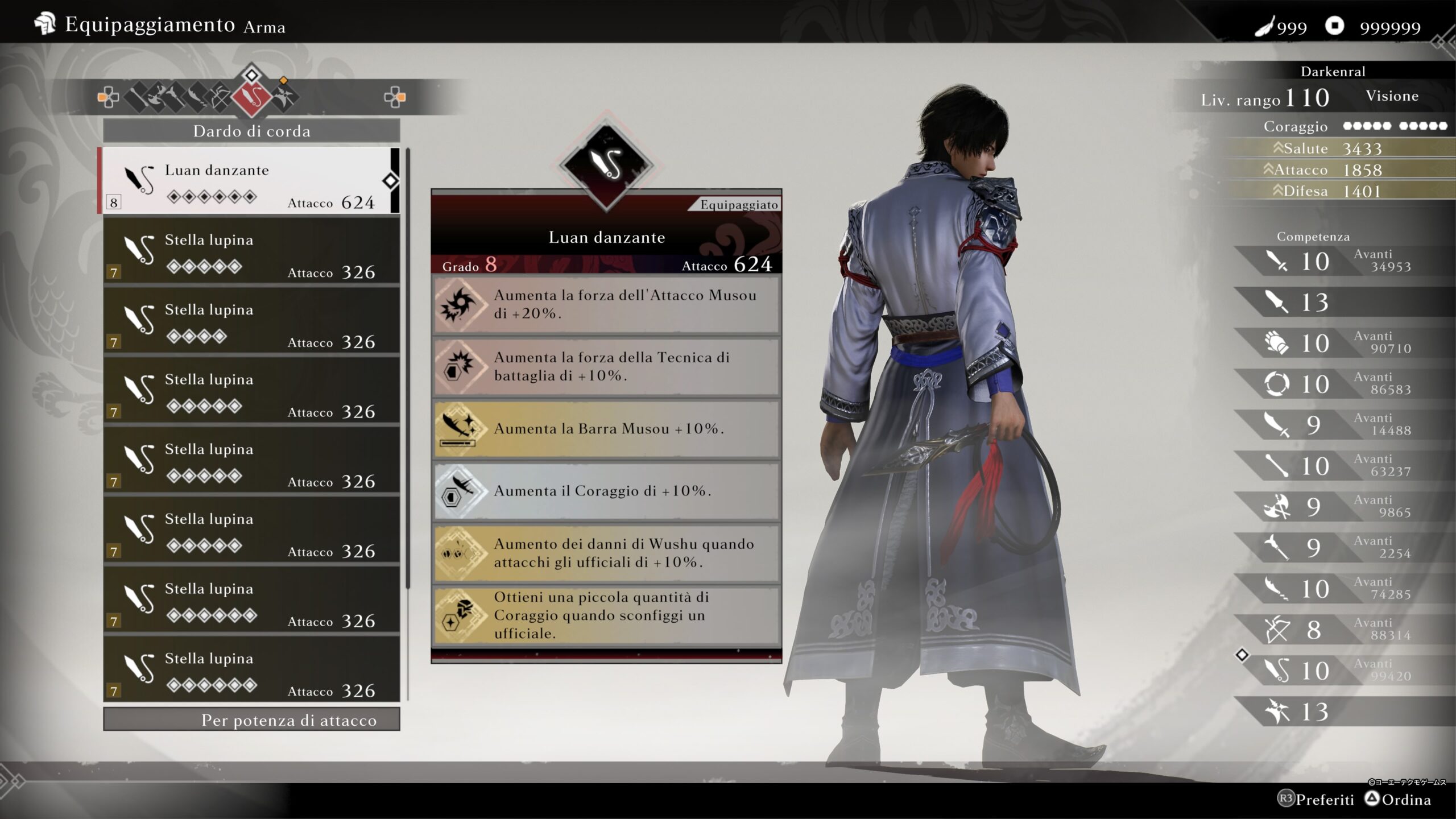Select the equipped Luan danzante weapon
Image resolution: width=1456 pixels, height=819 pixels.
point(250,181)
